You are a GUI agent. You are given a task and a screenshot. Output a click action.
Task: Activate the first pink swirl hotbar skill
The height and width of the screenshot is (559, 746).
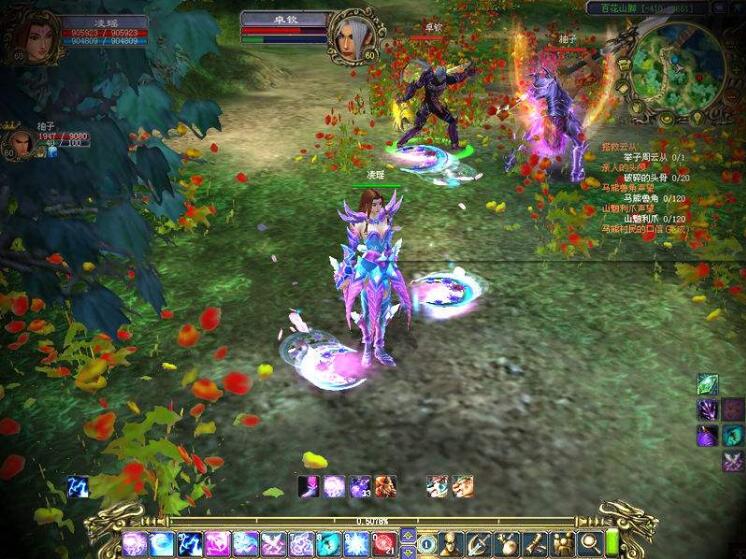(134, 543)
